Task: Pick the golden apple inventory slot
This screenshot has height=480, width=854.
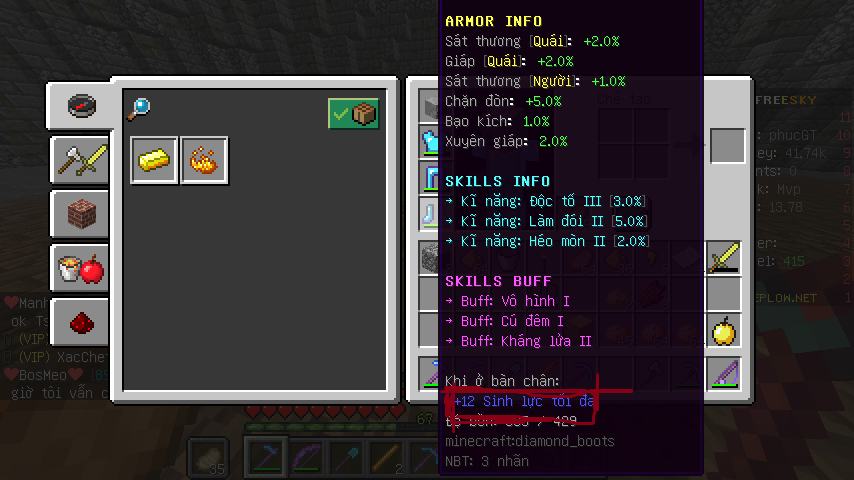Action: tap(723, 329)
